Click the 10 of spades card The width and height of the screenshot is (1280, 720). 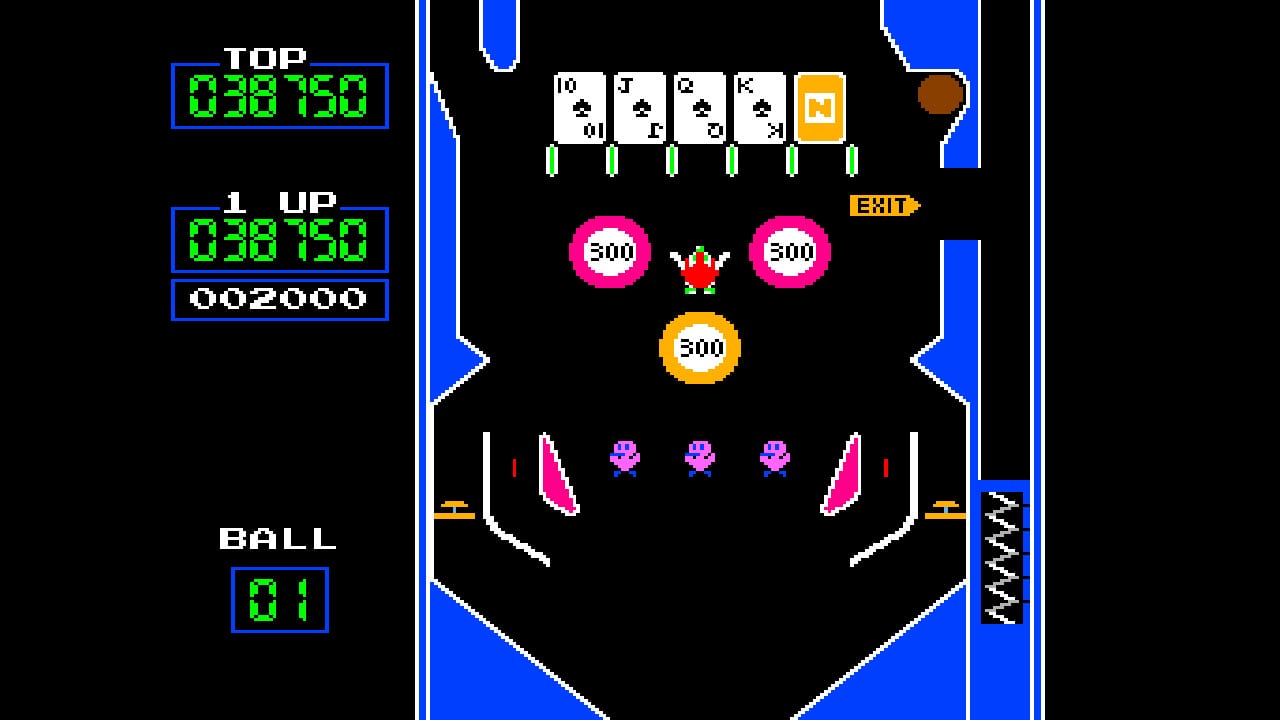click(x=577, y=105)
